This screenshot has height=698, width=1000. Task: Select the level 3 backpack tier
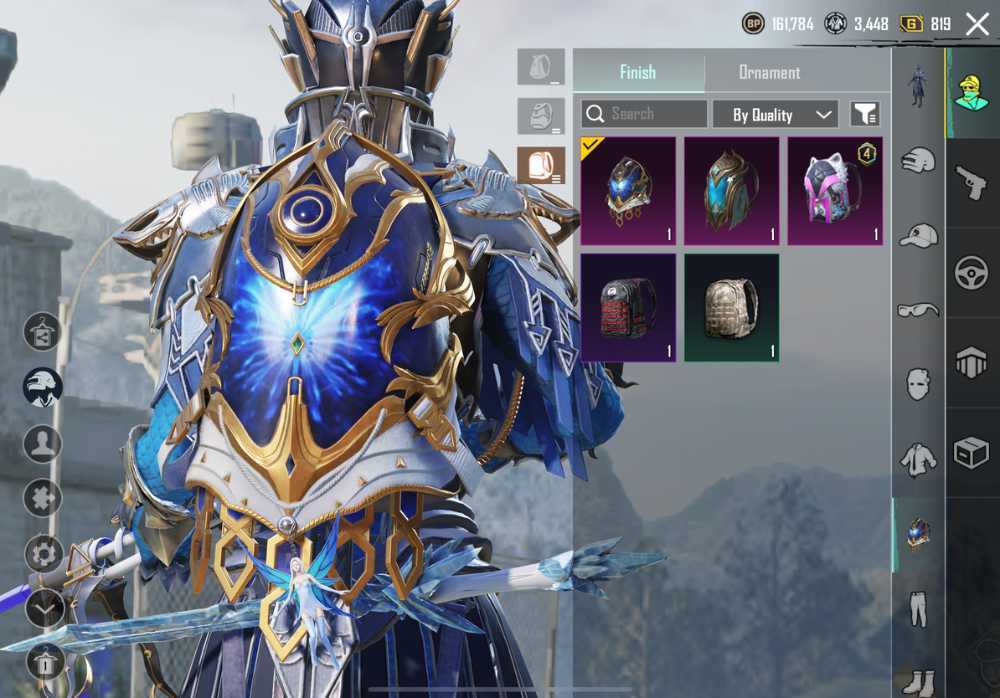pos(541,166)
